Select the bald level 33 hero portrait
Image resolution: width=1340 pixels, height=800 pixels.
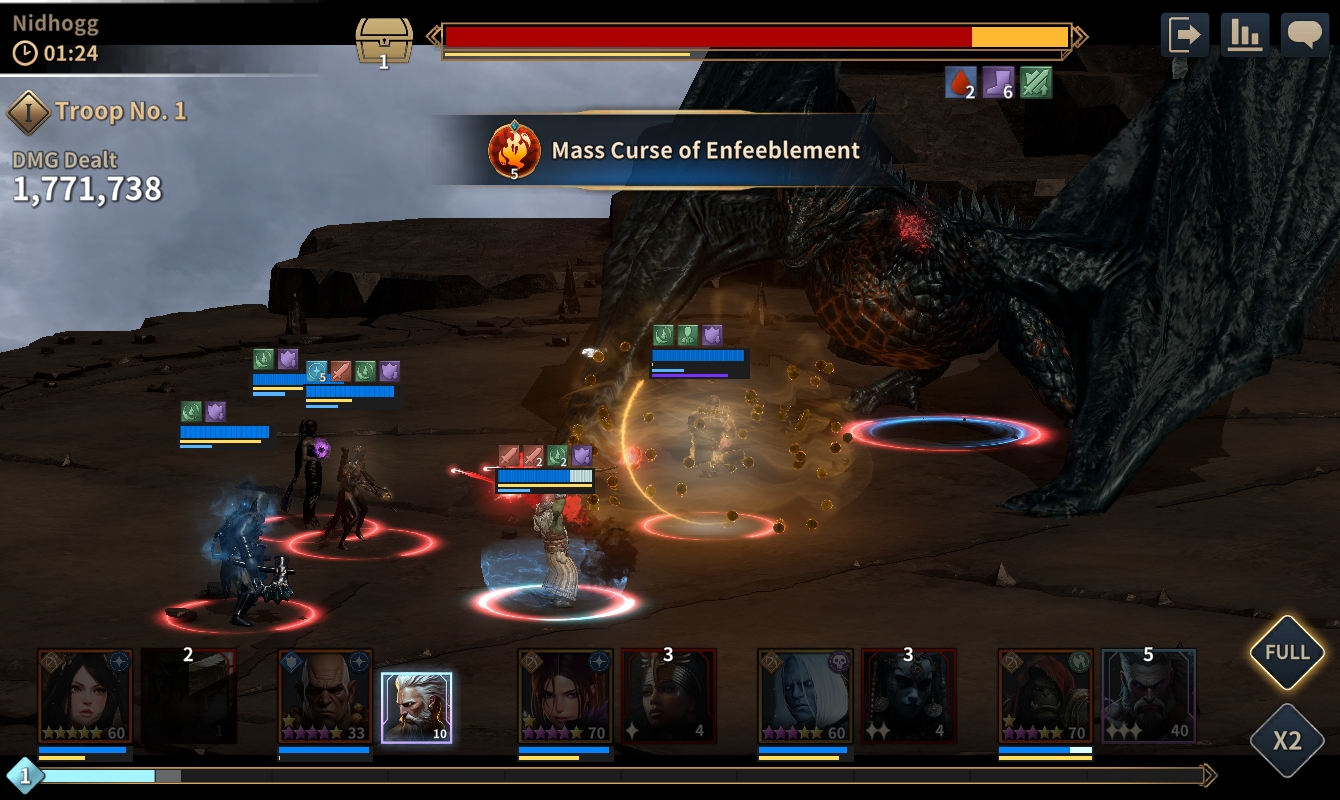pyautogui.click(x=325, y=696)
